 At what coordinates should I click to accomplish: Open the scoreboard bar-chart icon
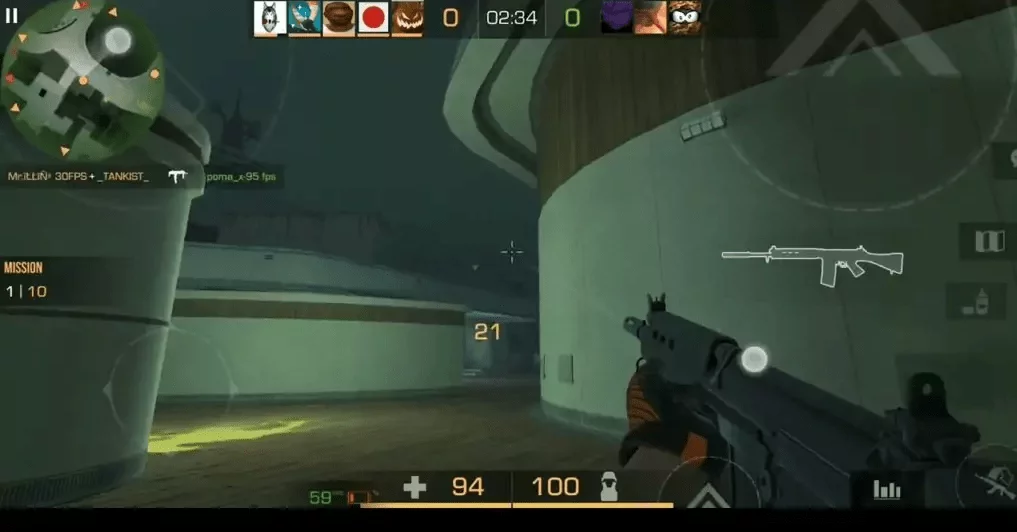[887, 489]
